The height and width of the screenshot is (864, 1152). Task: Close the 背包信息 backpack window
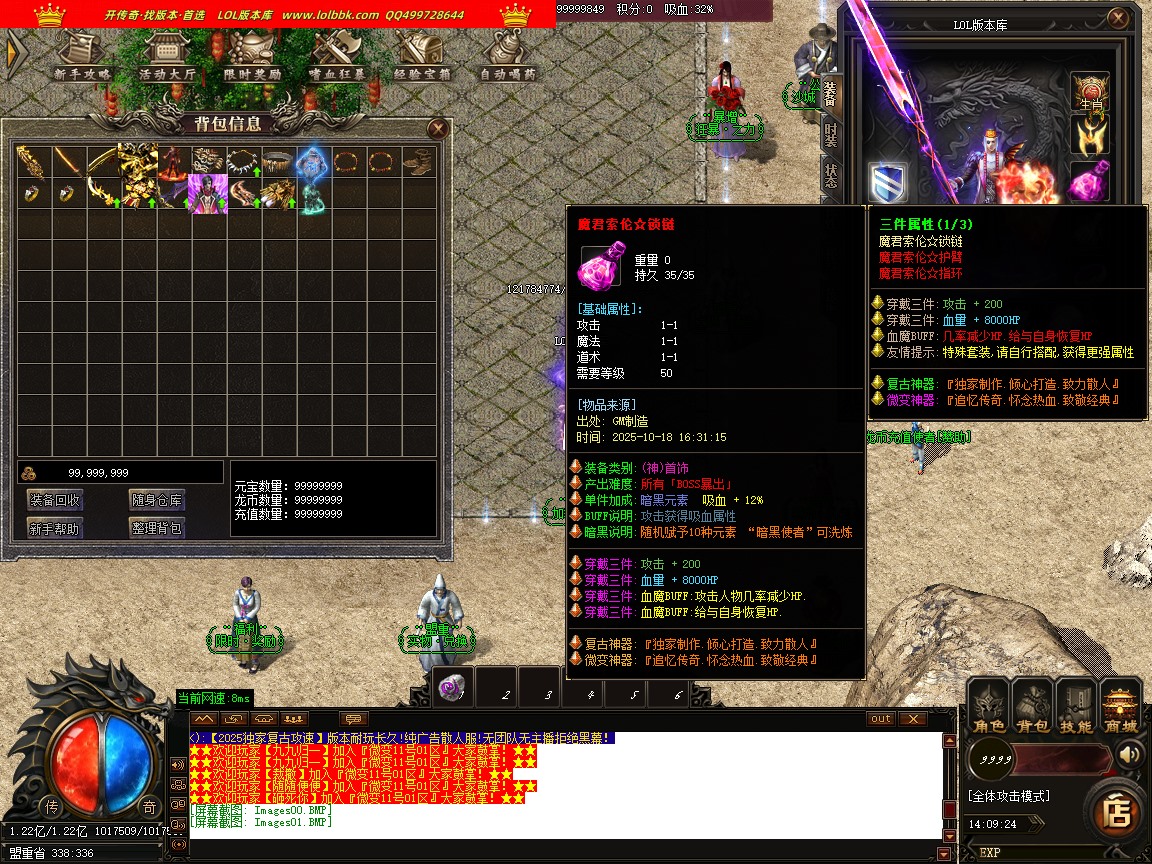pos(437,128)
